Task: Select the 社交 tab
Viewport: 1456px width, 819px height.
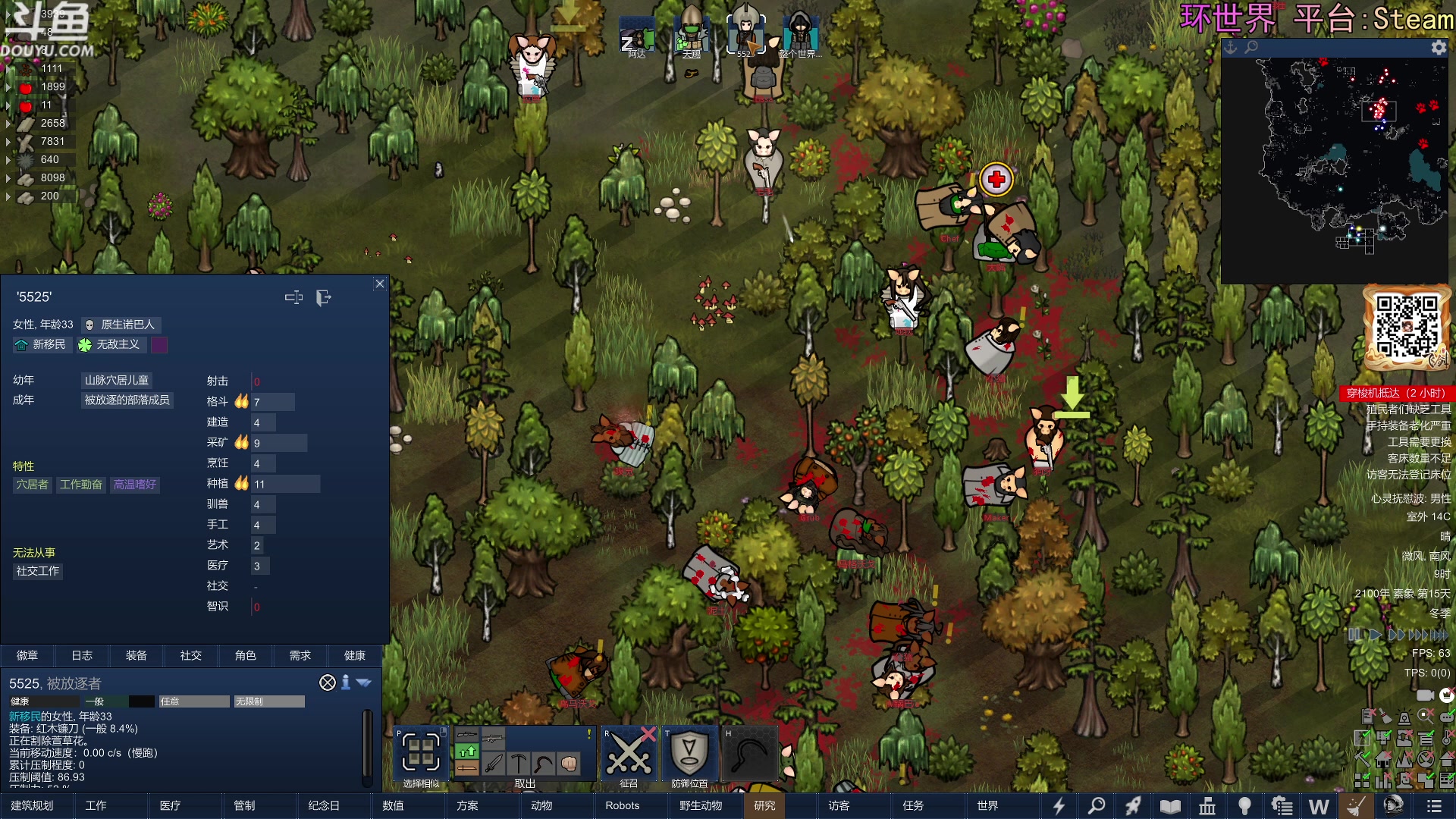Action: pos(191,655)
